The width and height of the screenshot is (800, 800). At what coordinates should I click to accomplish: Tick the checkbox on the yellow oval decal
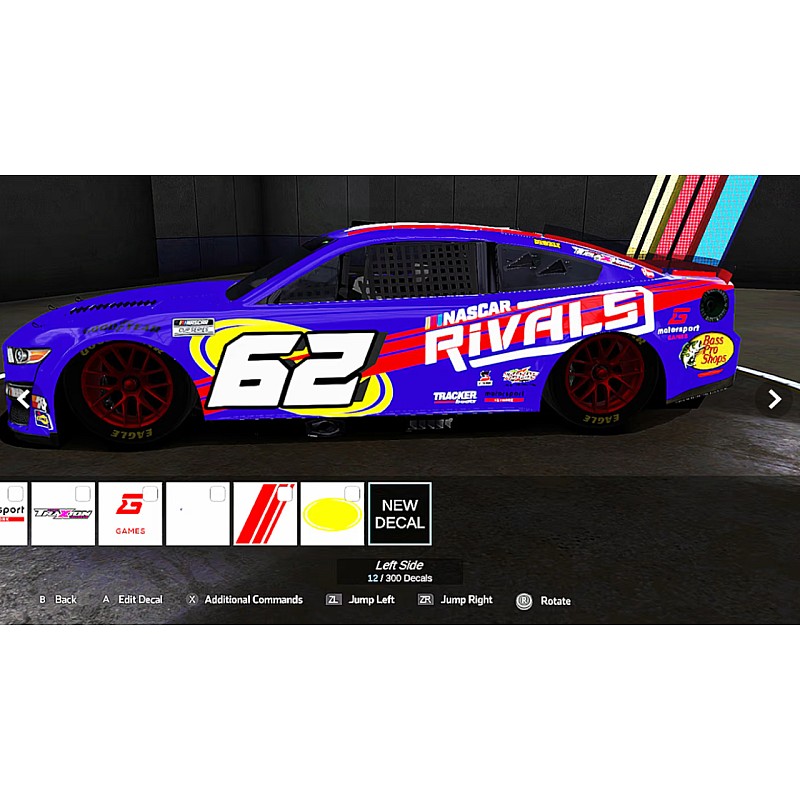coord(352,493)
